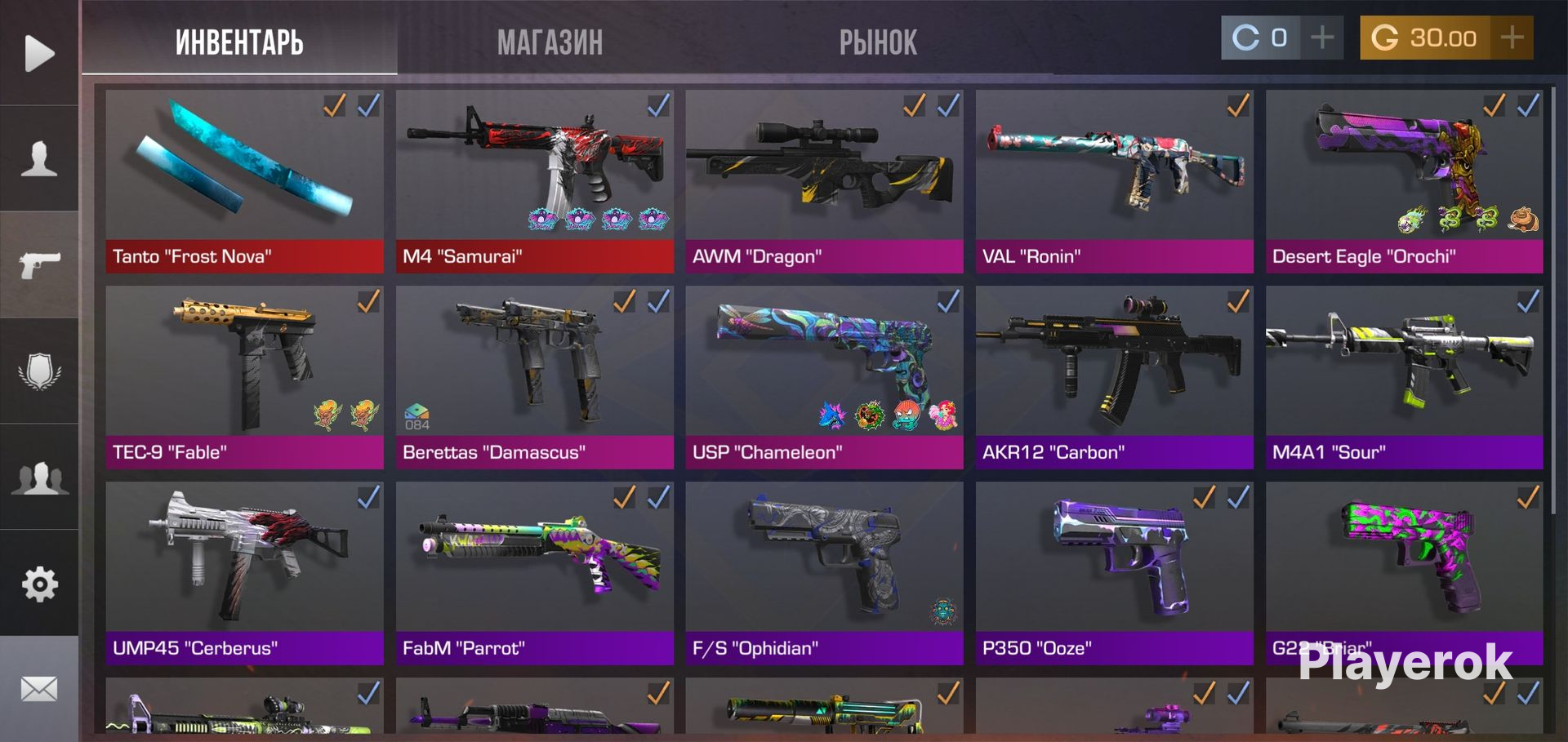1568x742 pixels.
Task: Select the P350 "Ooze" pistol
Action: coord(1114,573)
